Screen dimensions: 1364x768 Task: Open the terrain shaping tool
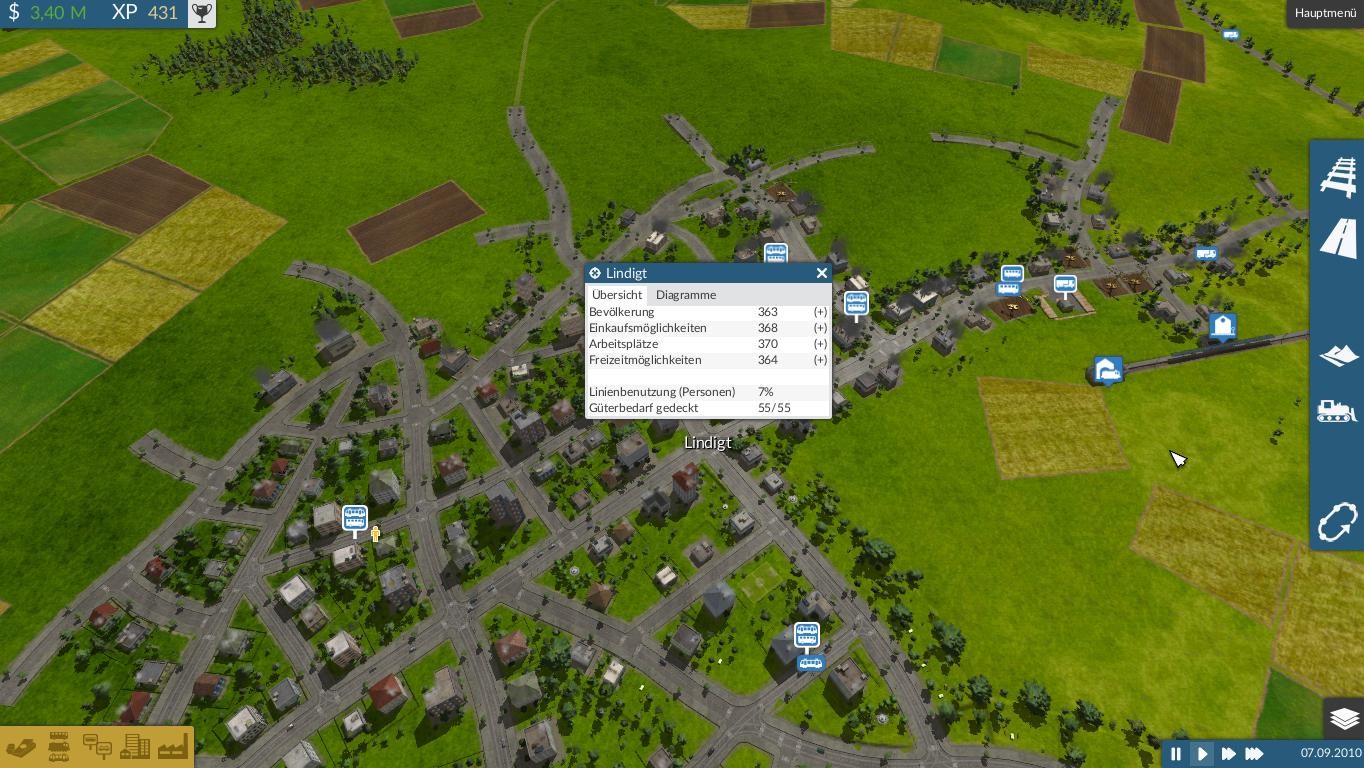point(1338,355)
